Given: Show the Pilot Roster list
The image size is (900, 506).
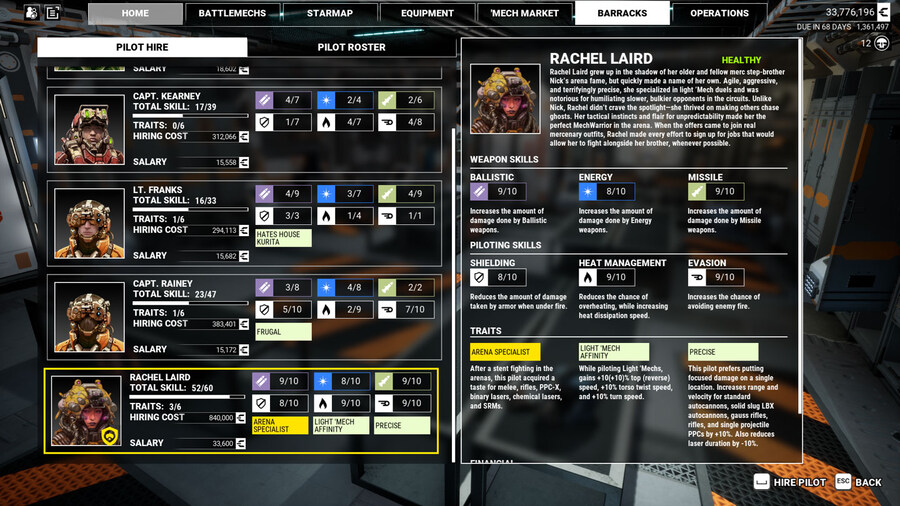Looking at the screenshot, I should (351, 47).
